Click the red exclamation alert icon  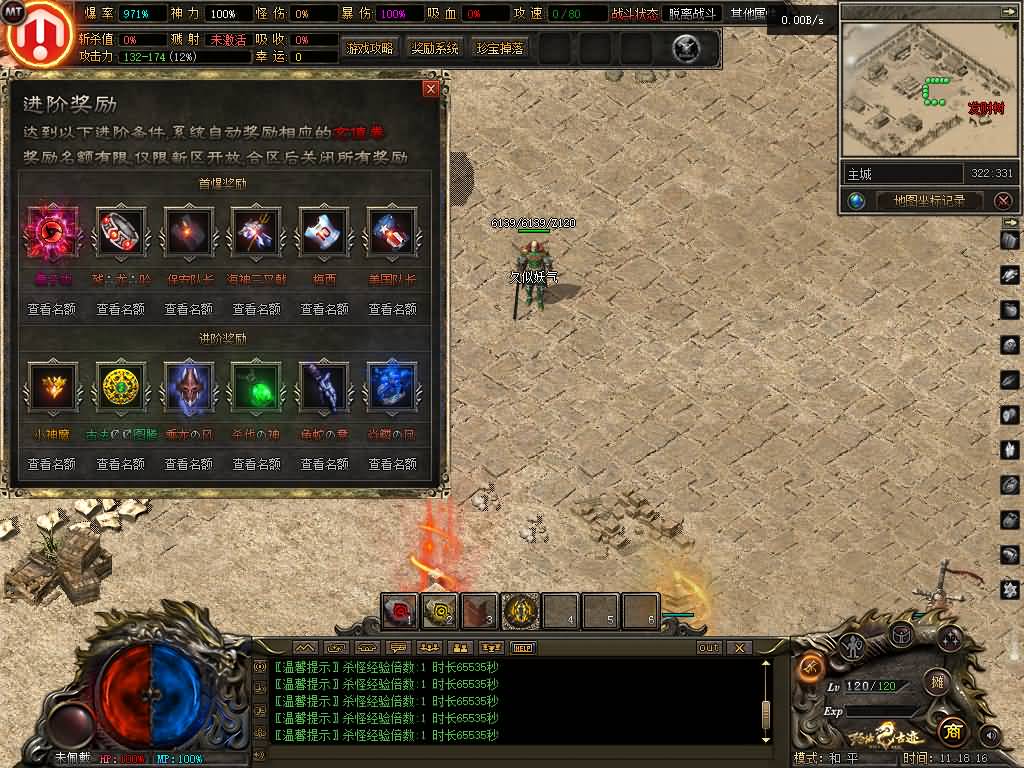coord(38,33)
